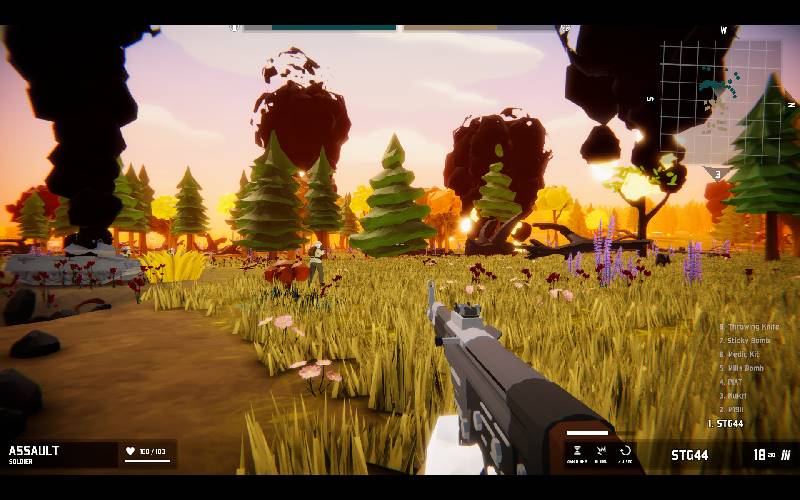
Task: Choose Sticky Bomb from the weapon list
Action: pyautogui.click(x=748, y=341)
